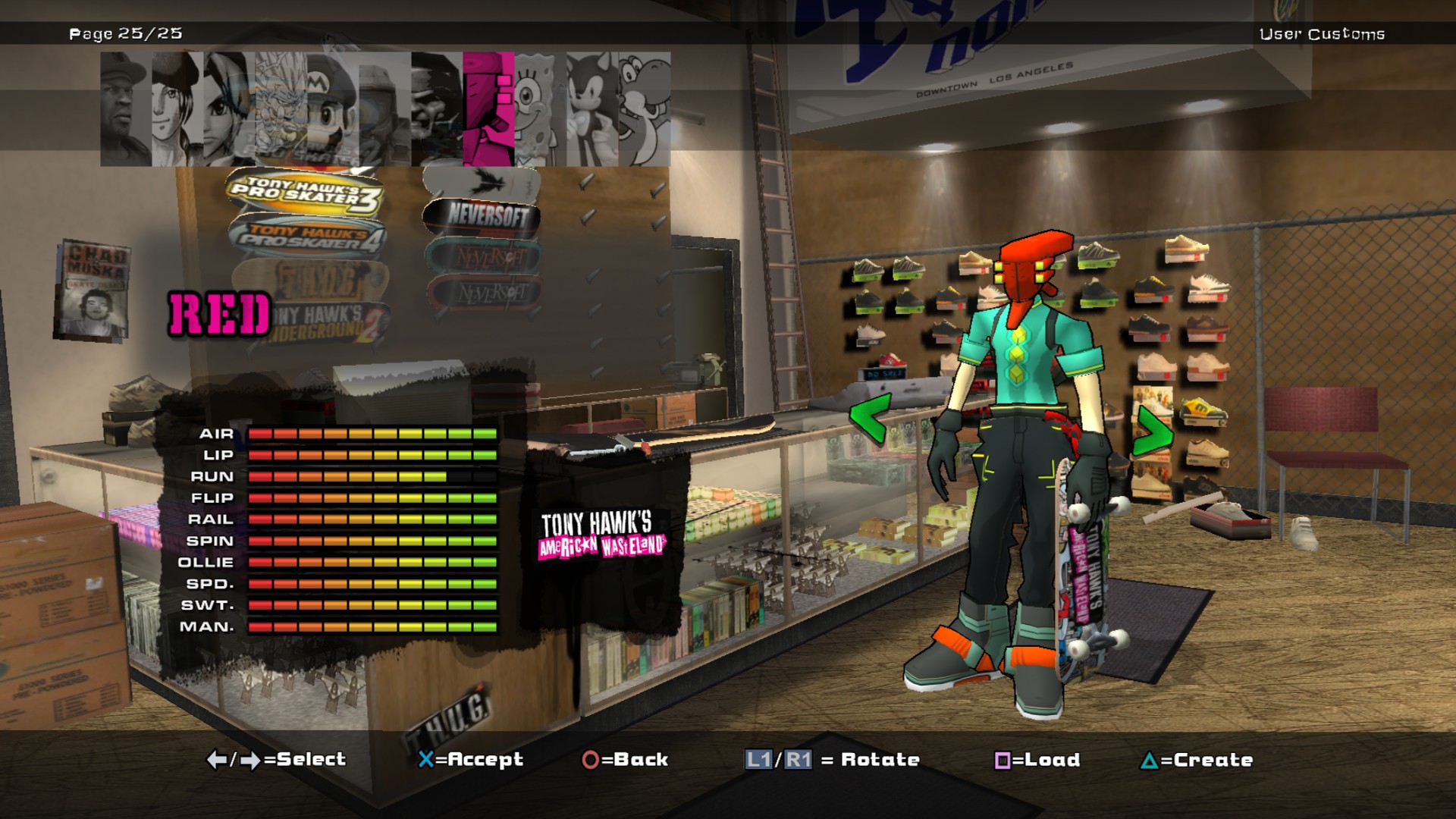Choose the highlighted pink Red portrait
This screenshot has height=819, width=1456.
click(x=488, y=110)
